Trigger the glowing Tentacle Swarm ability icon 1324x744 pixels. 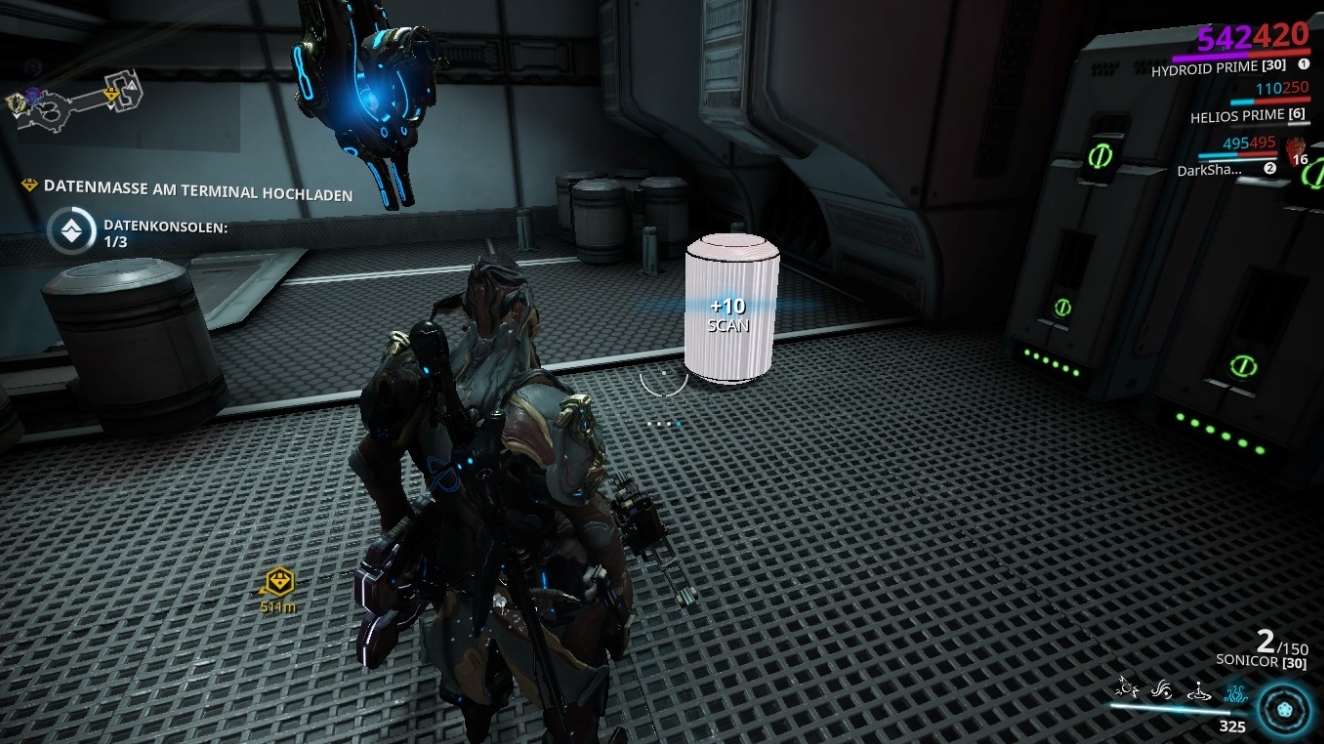pyautogui.click(x=1236, y=693)
